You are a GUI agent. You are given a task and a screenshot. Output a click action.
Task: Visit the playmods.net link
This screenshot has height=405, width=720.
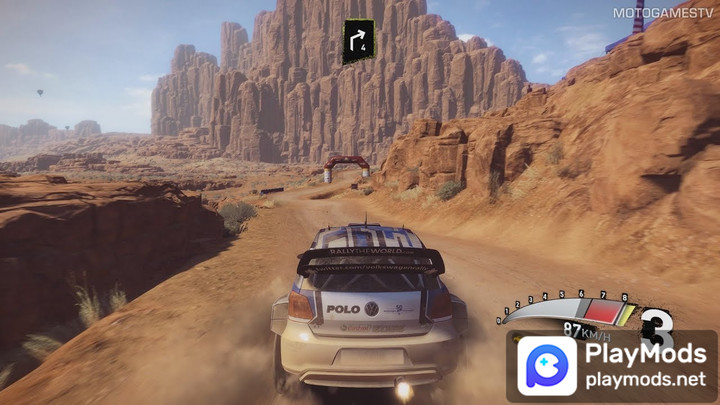(x=646, y=381)
